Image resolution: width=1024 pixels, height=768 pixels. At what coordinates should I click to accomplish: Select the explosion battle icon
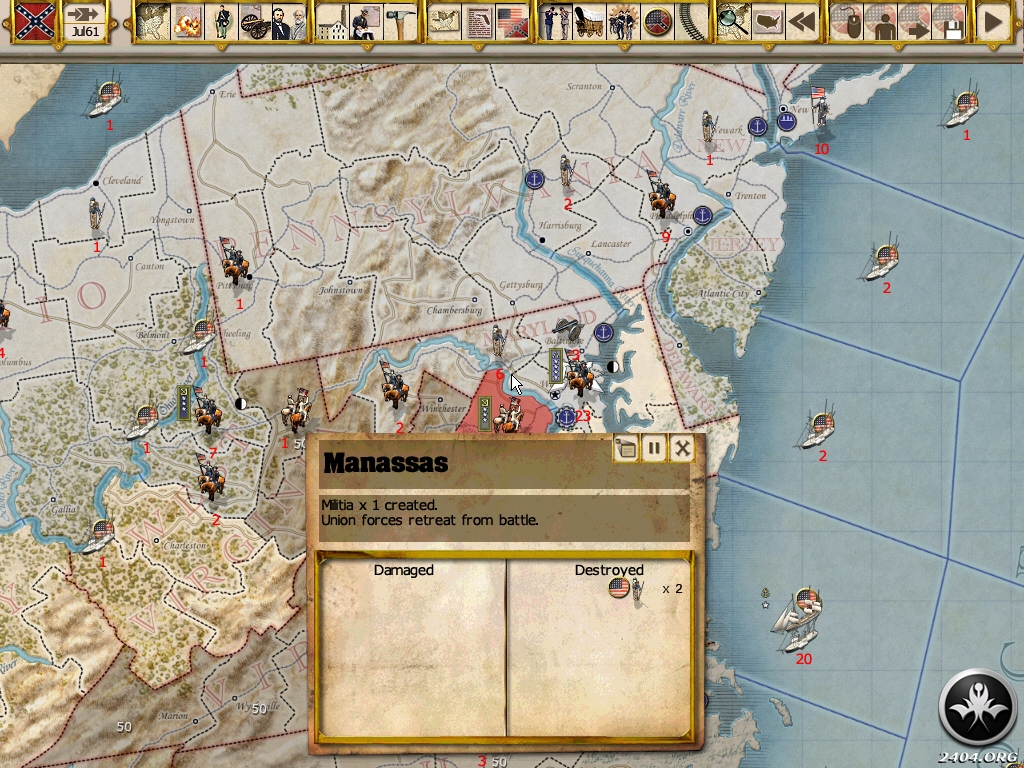187,21
